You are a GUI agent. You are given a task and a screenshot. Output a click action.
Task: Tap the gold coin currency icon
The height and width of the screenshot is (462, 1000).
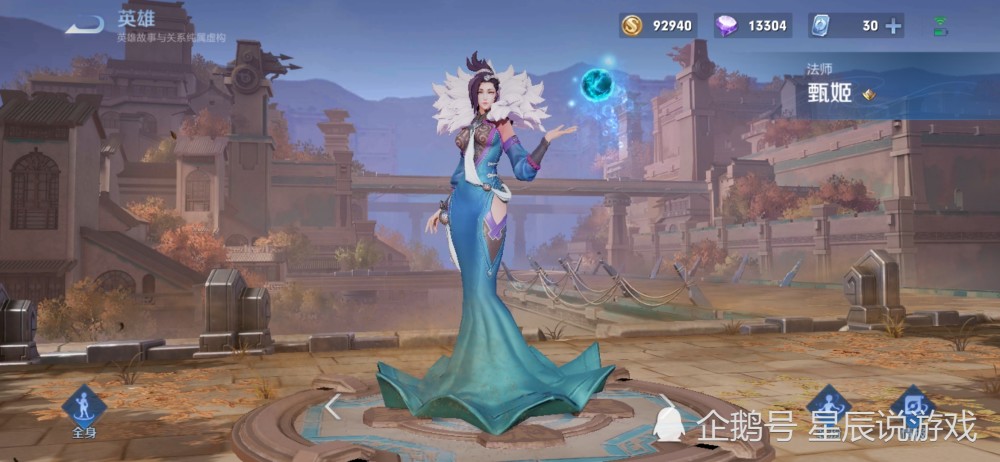pyautogui.click(x=631, y=26)
